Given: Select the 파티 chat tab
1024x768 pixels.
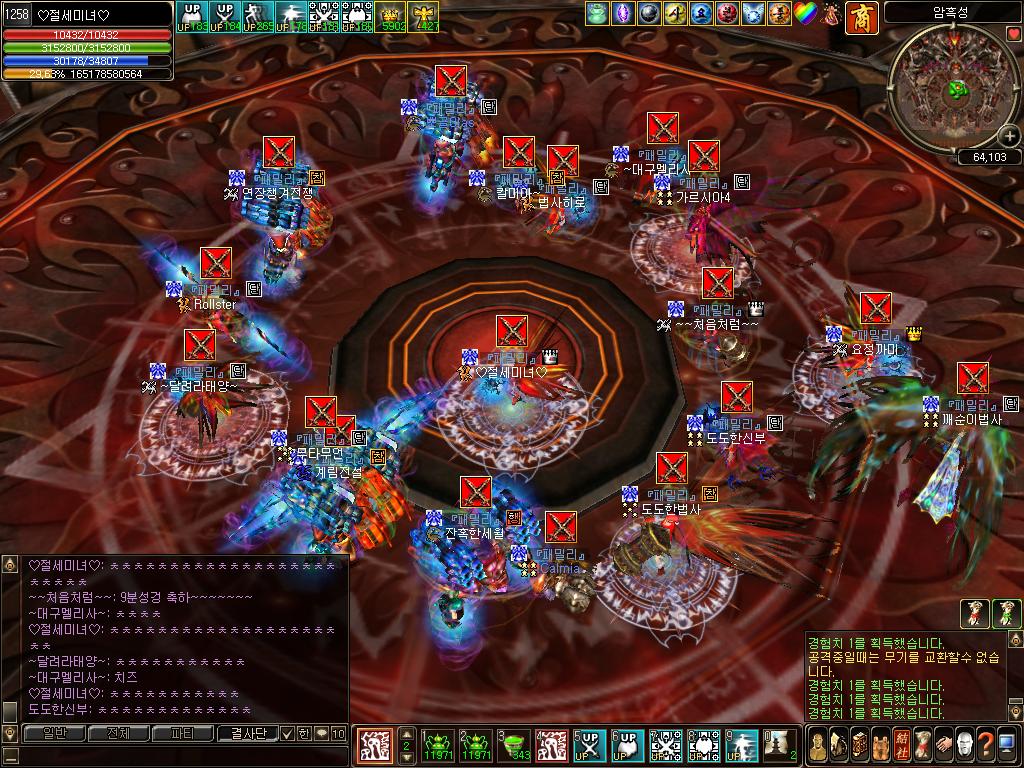Looking at the screenshot, I should 183,733.
